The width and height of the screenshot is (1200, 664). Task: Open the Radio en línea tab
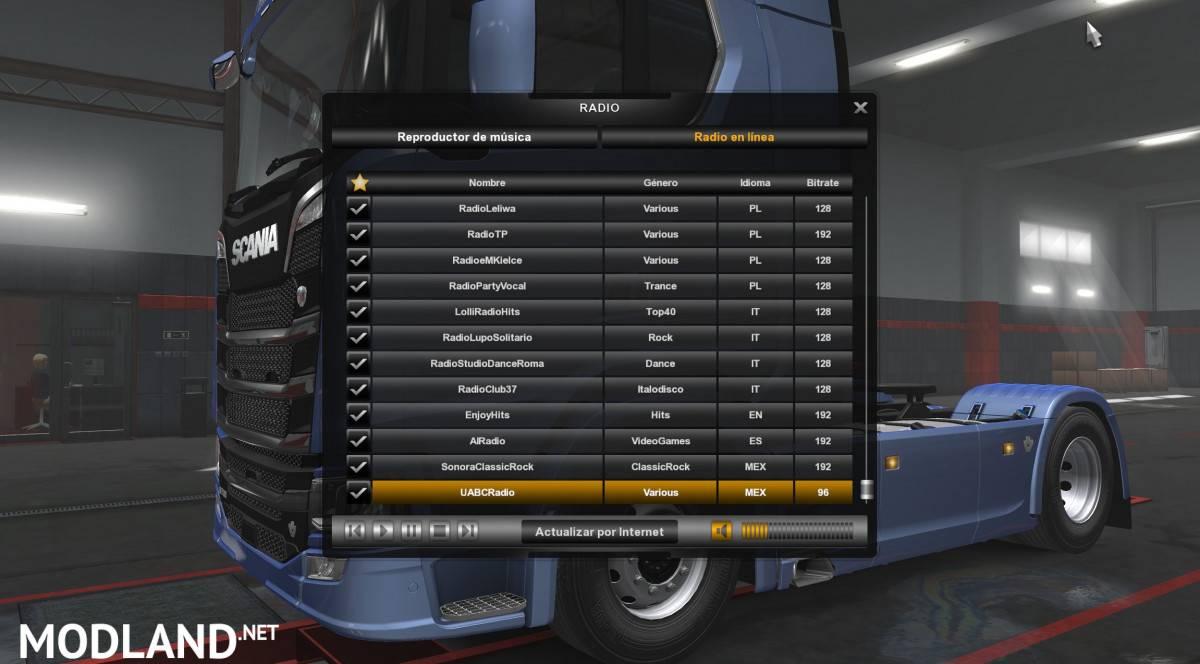734,137
